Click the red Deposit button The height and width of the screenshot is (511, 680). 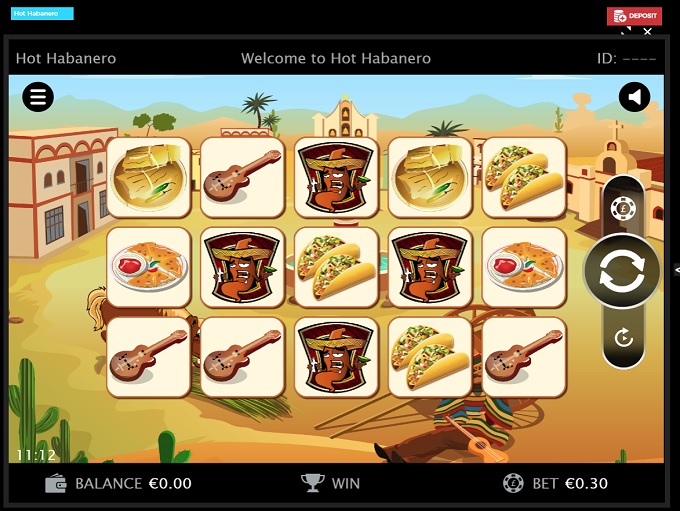click(x=634, y=16)
